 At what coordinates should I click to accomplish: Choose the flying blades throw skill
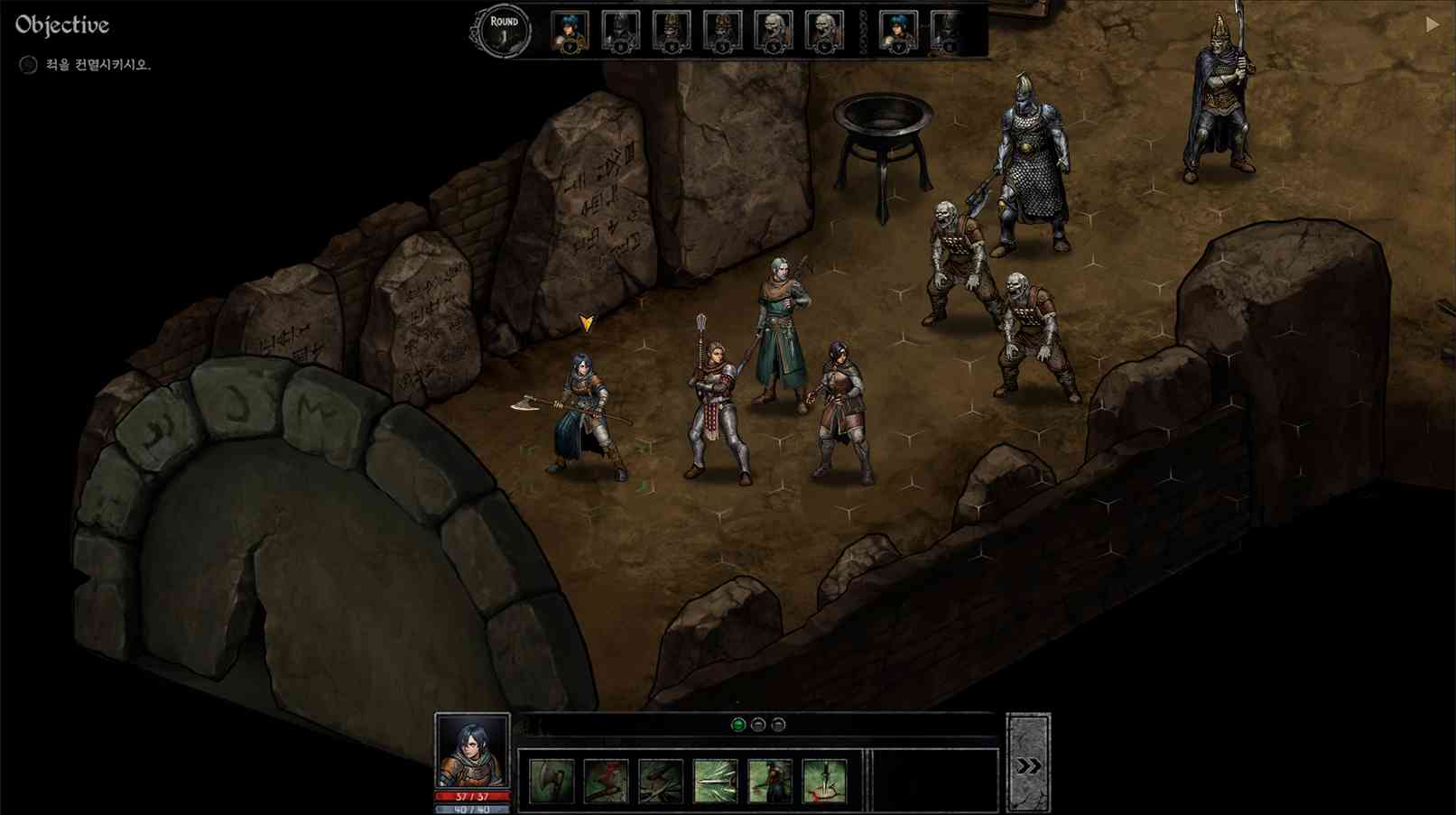point(715,781)
